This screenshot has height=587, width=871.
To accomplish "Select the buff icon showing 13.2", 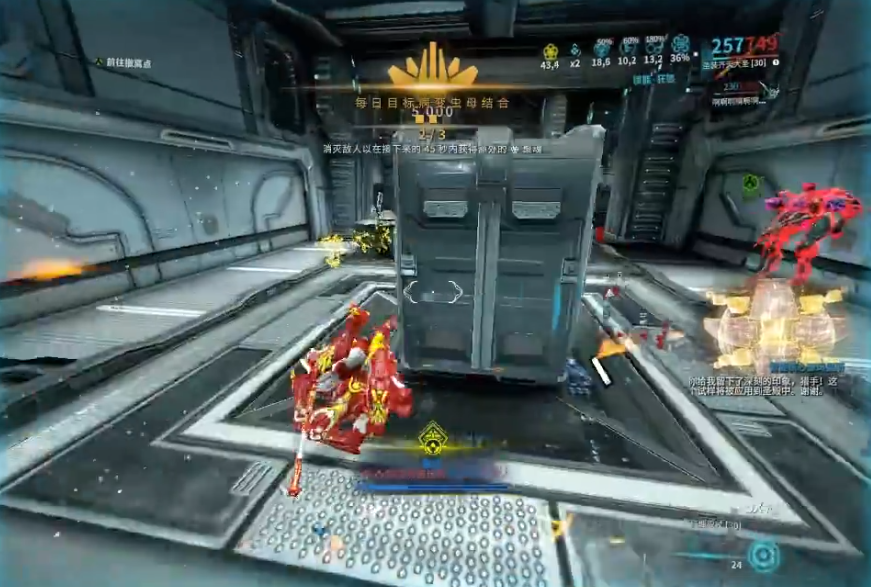I will [655, 50].
